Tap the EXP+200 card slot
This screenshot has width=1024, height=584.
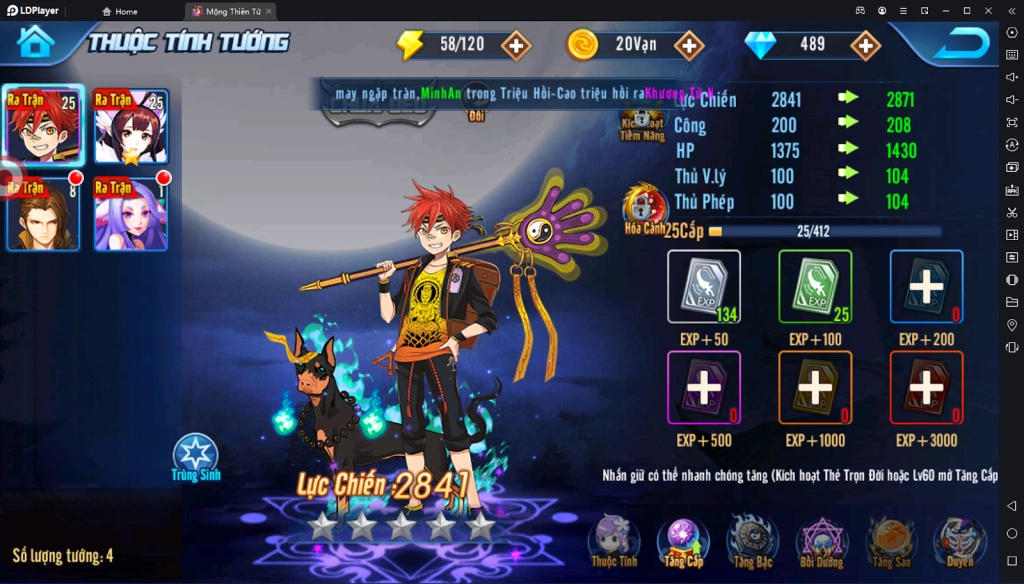click(926, 287)
